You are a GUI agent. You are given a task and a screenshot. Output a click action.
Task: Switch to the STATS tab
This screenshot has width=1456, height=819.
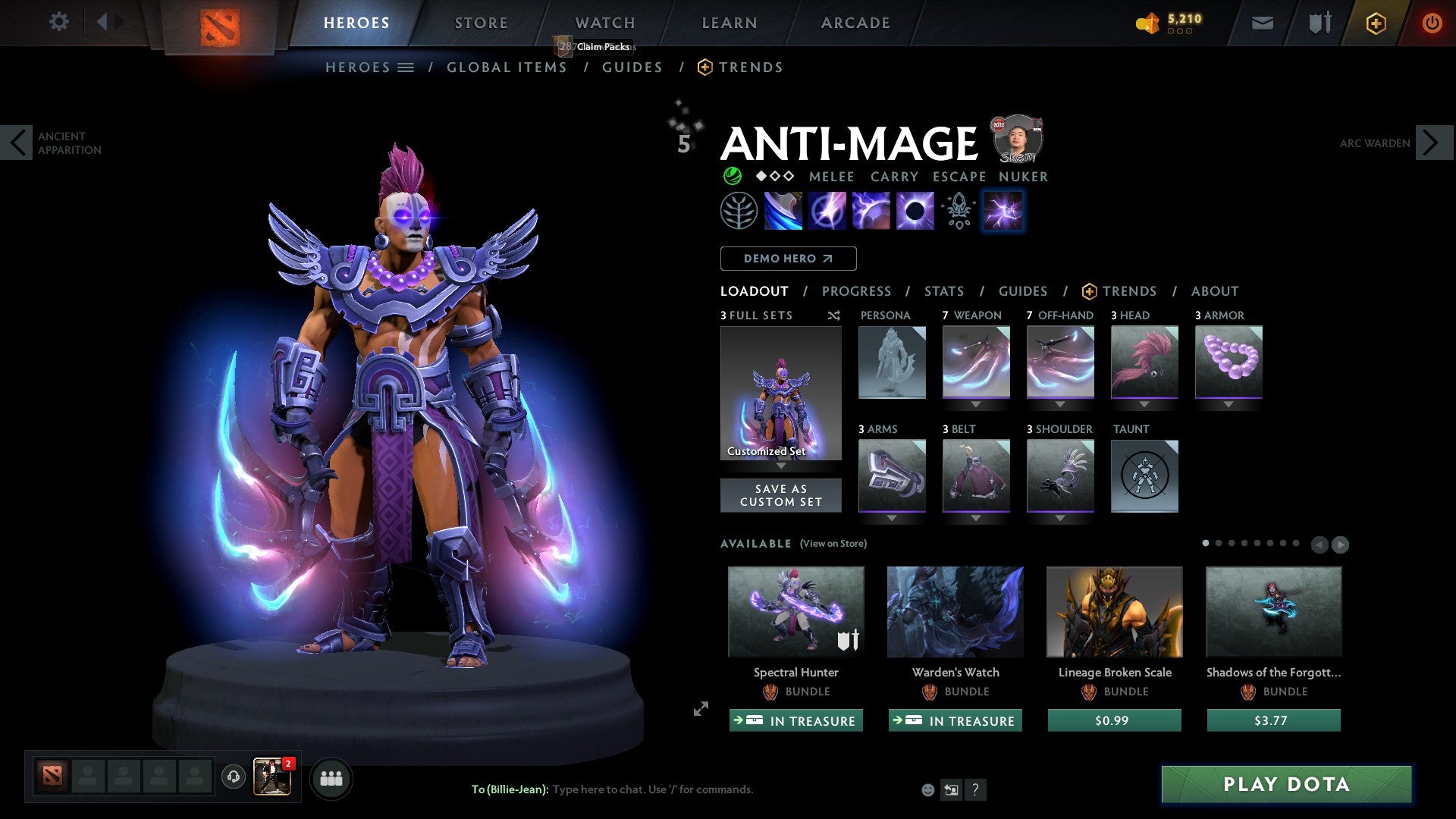(943, 291)
